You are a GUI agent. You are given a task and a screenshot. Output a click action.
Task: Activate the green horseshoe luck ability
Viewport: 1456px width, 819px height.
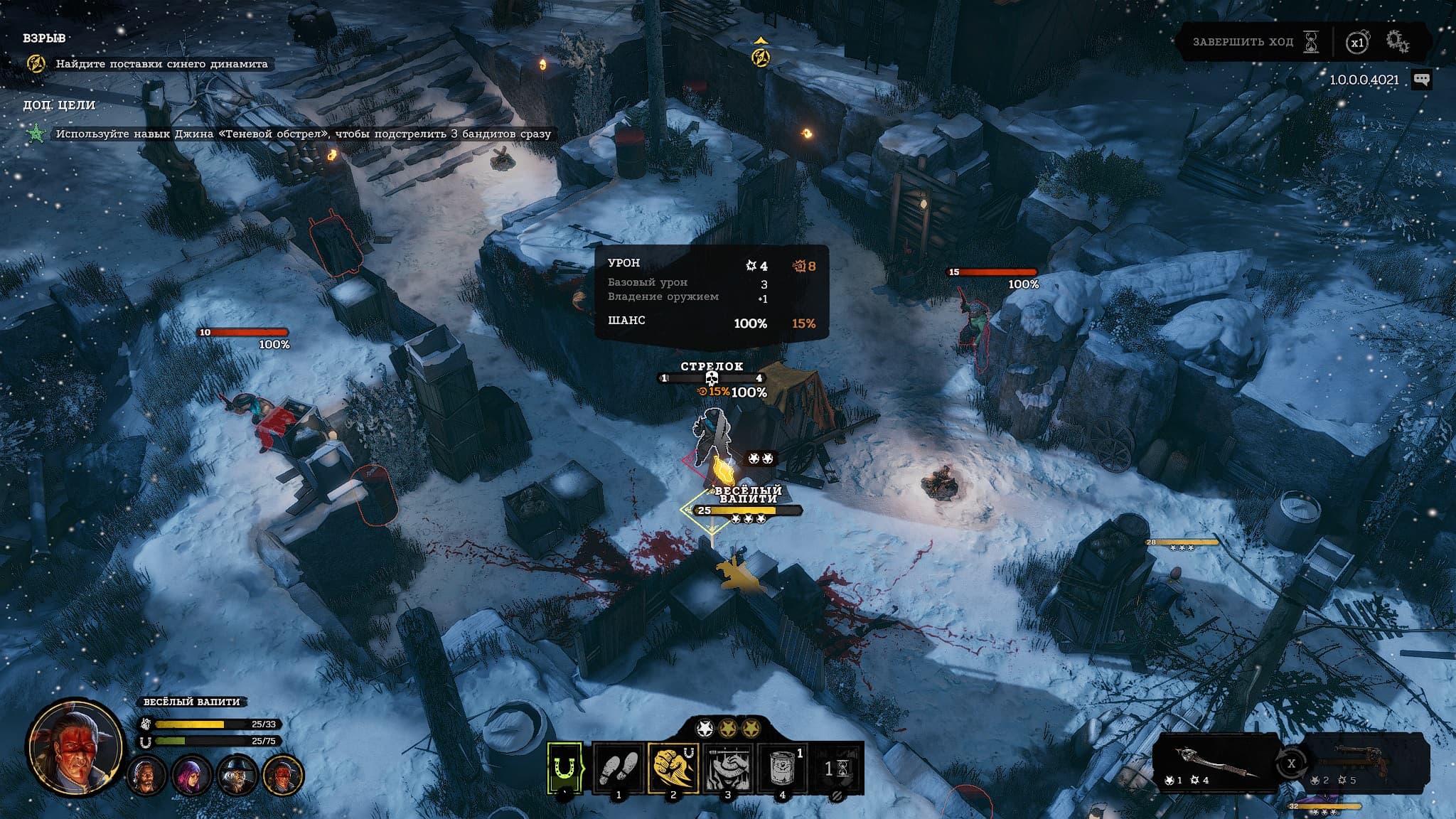coord(565,768)
